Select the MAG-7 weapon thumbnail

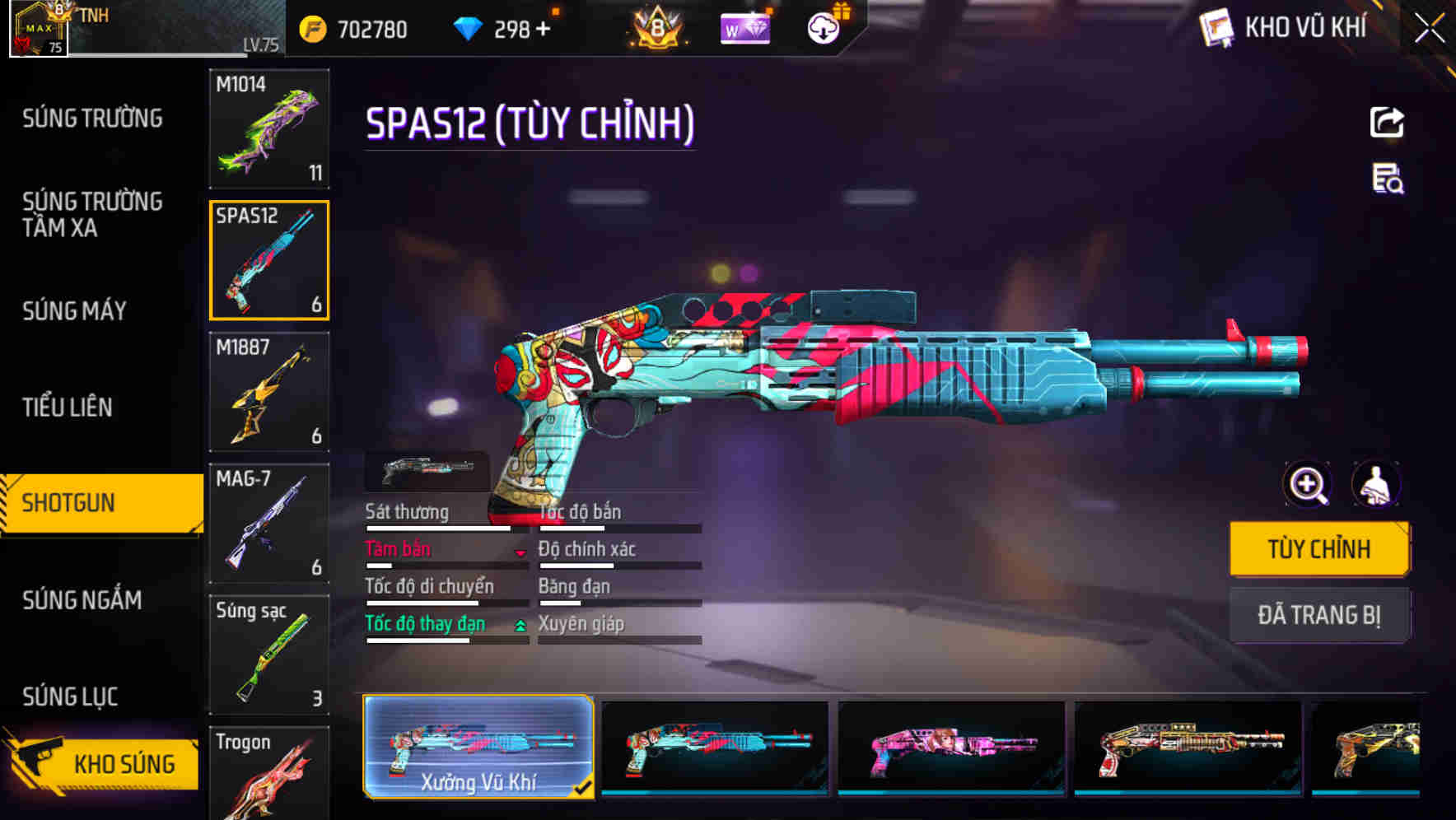(269, 524)
